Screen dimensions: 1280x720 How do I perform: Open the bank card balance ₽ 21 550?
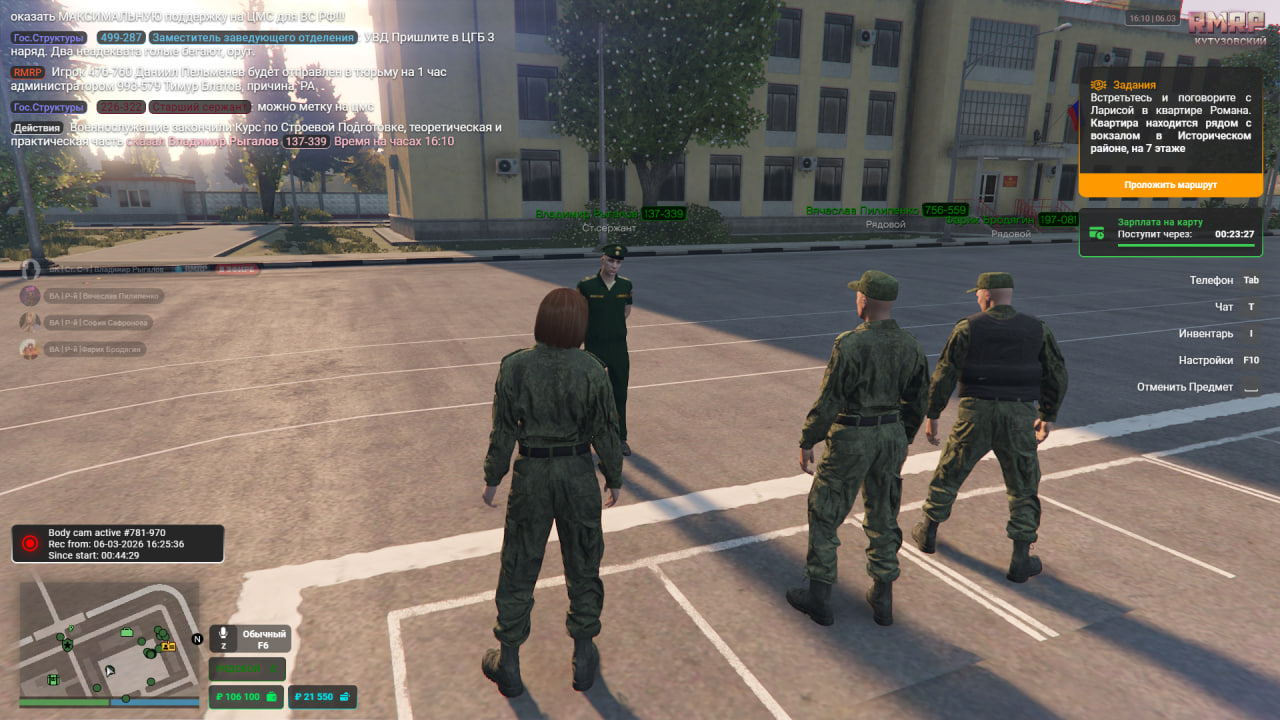pos(322,697)
